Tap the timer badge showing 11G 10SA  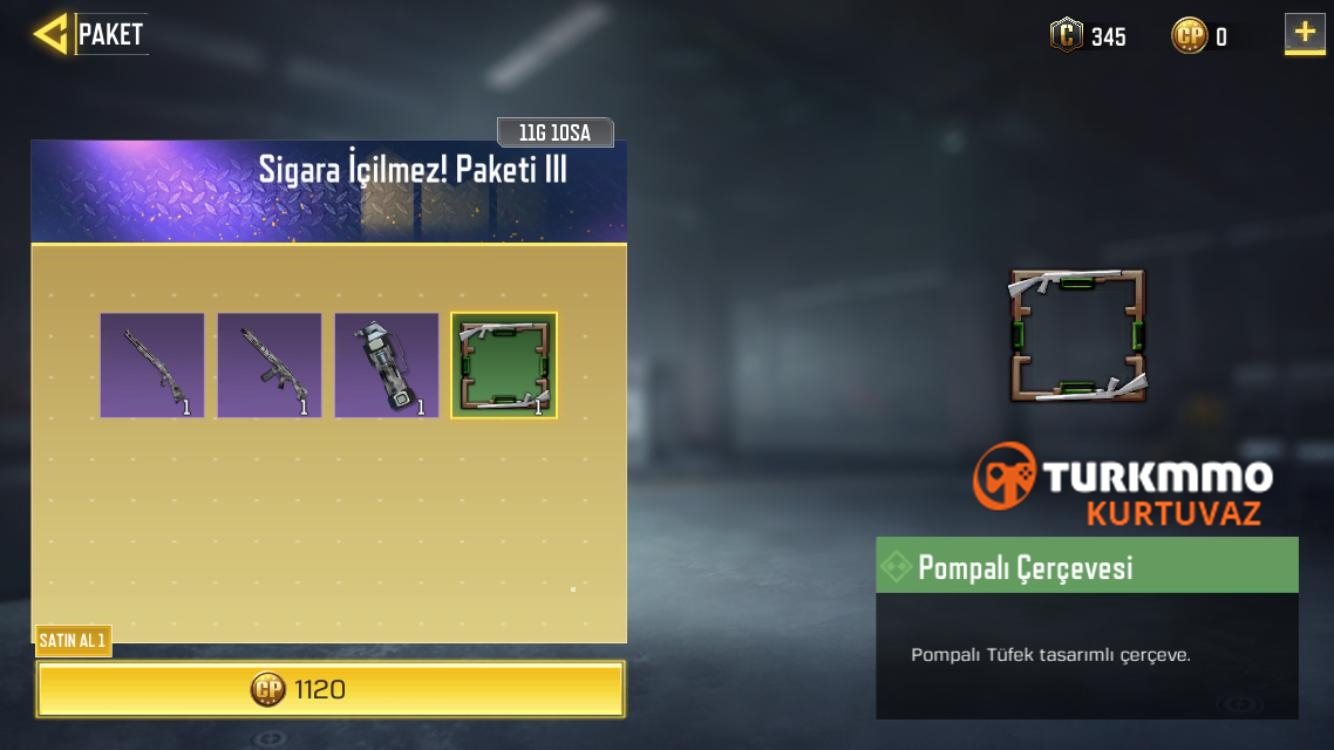point(555,132)
